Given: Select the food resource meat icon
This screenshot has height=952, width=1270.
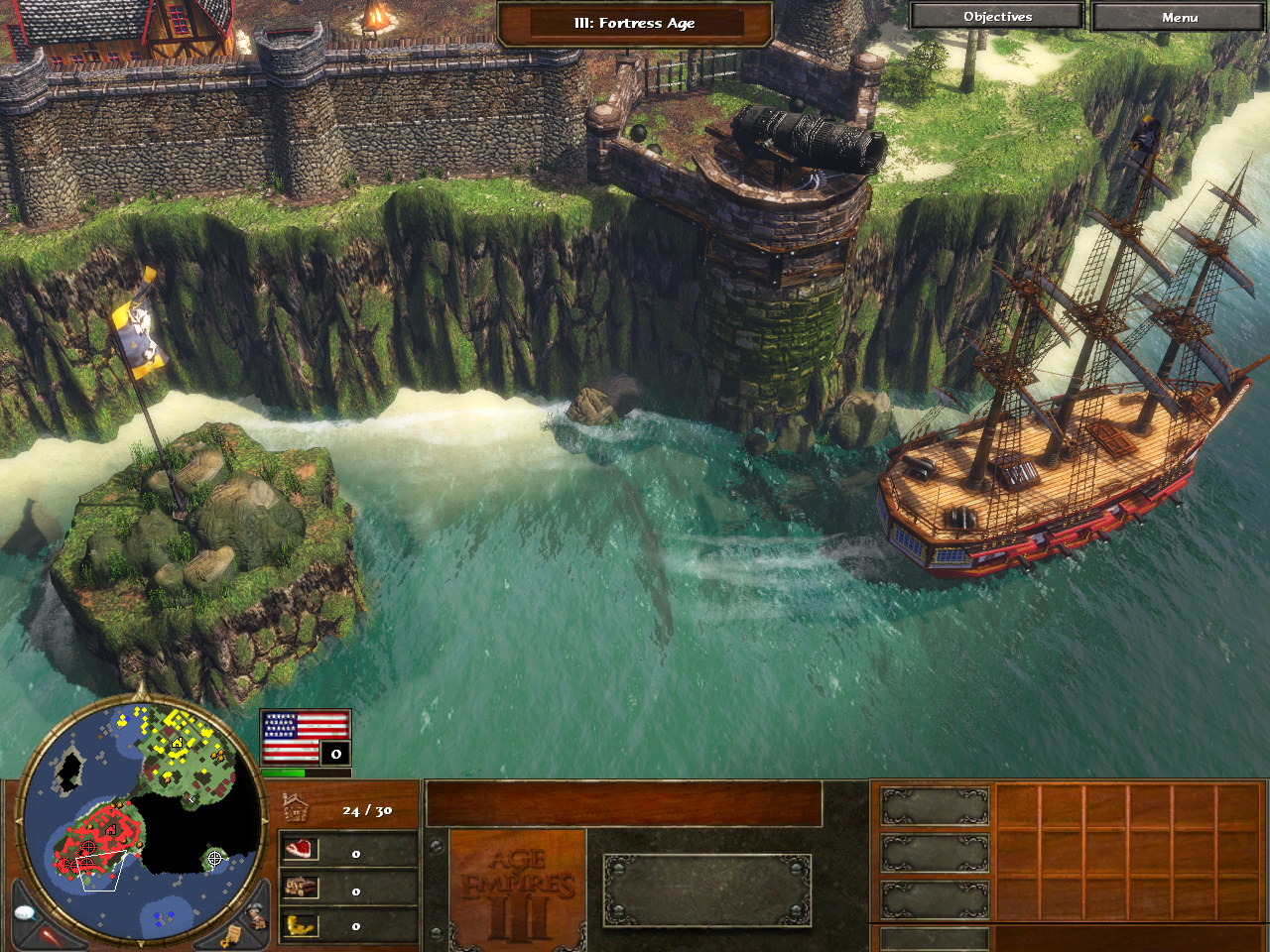Looking at the screenshot, I should tap(300, 849).
